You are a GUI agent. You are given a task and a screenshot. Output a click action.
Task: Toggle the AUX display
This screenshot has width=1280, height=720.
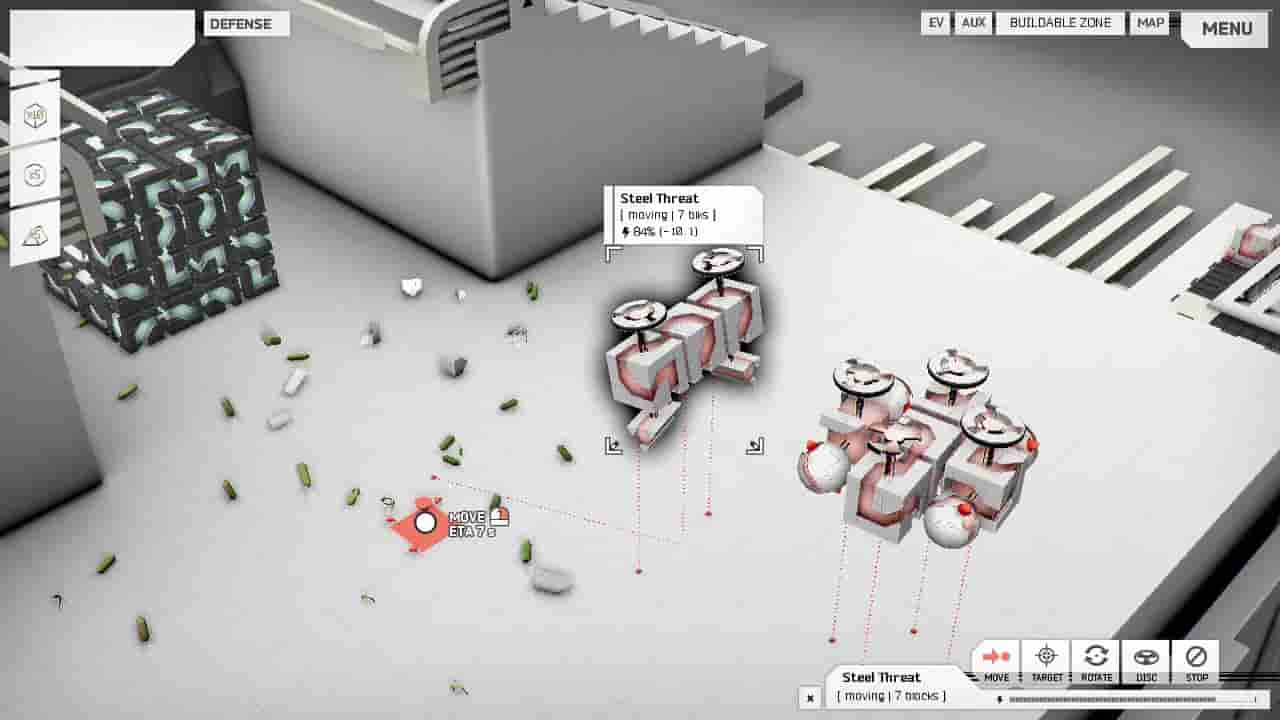tap(974, 23)
